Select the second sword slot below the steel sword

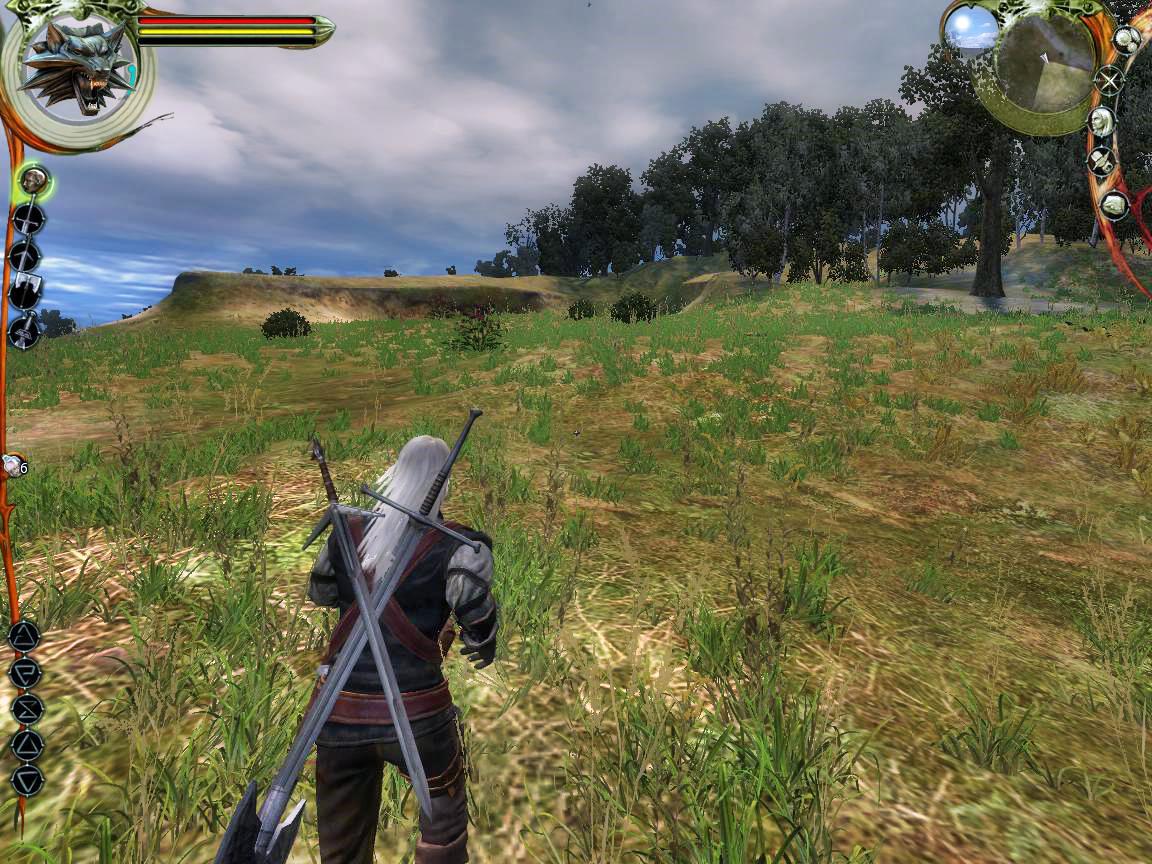pos(25,256)
